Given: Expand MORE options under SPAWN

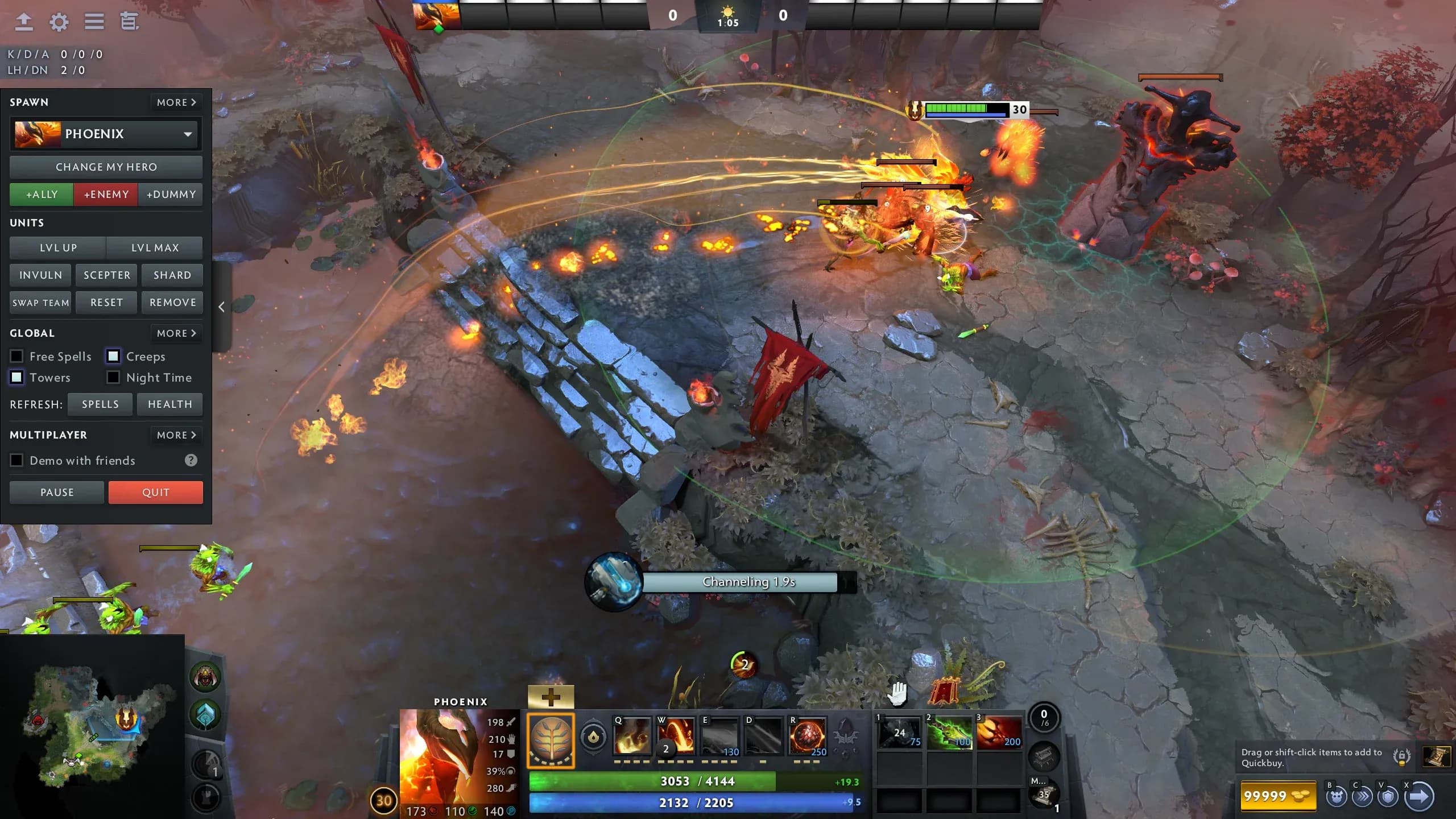Looking at the screenshot, I should 176,102.
